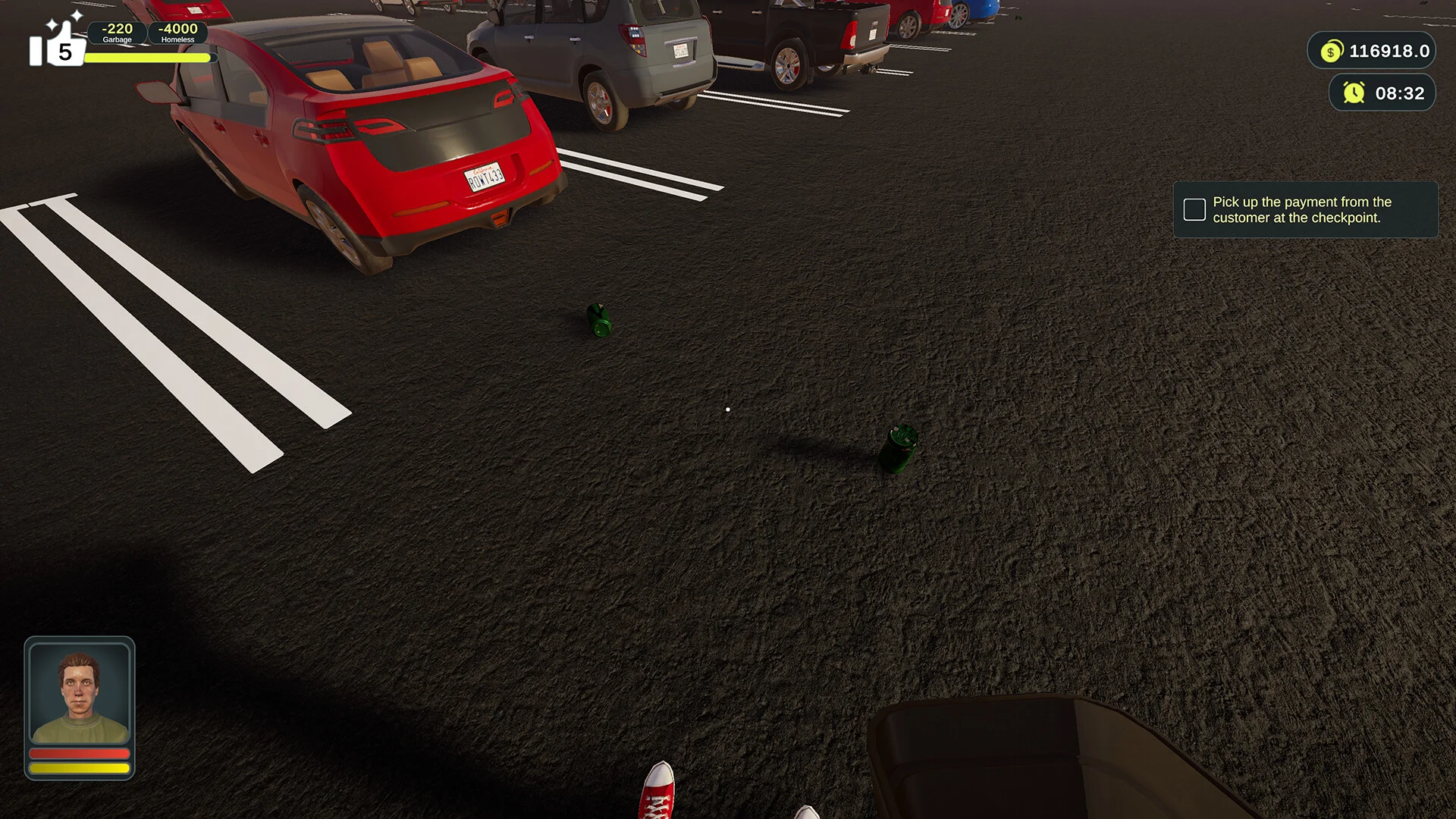Click the gold dollar coin icon
The width and height of the screenshot is (1456, 819).
click(1331, 52)
